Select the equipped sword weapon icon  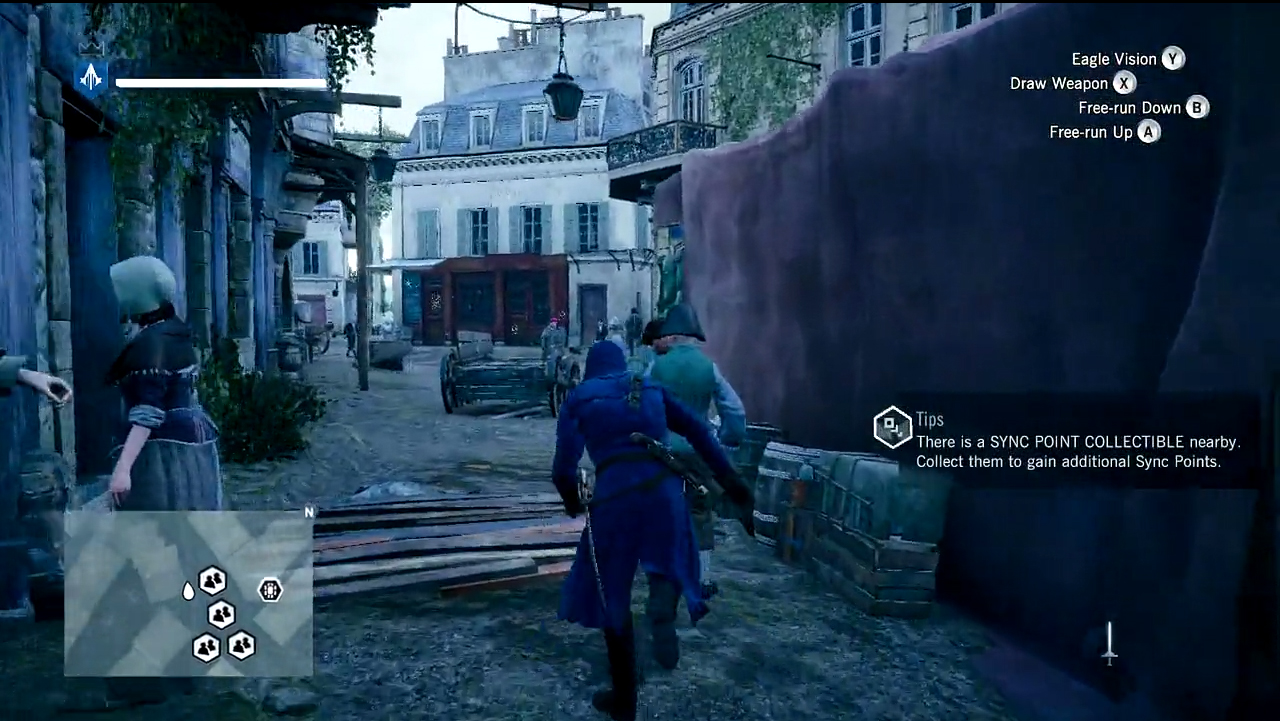tap(1109, 643)
